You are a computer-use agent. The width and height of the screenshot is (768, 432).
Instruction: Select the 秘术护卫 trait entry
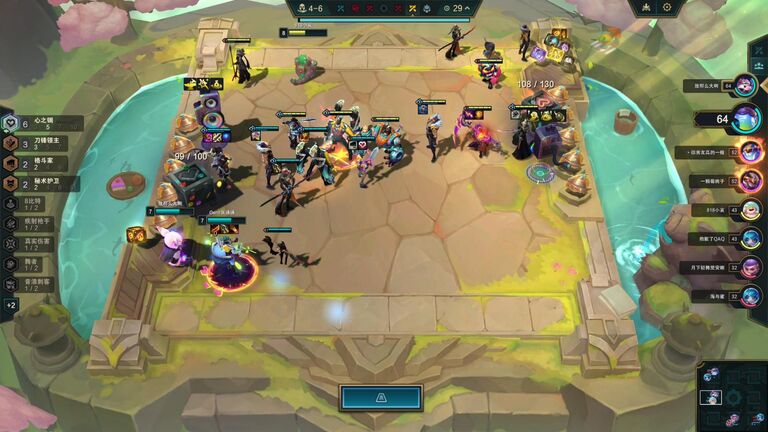(38, 183)
